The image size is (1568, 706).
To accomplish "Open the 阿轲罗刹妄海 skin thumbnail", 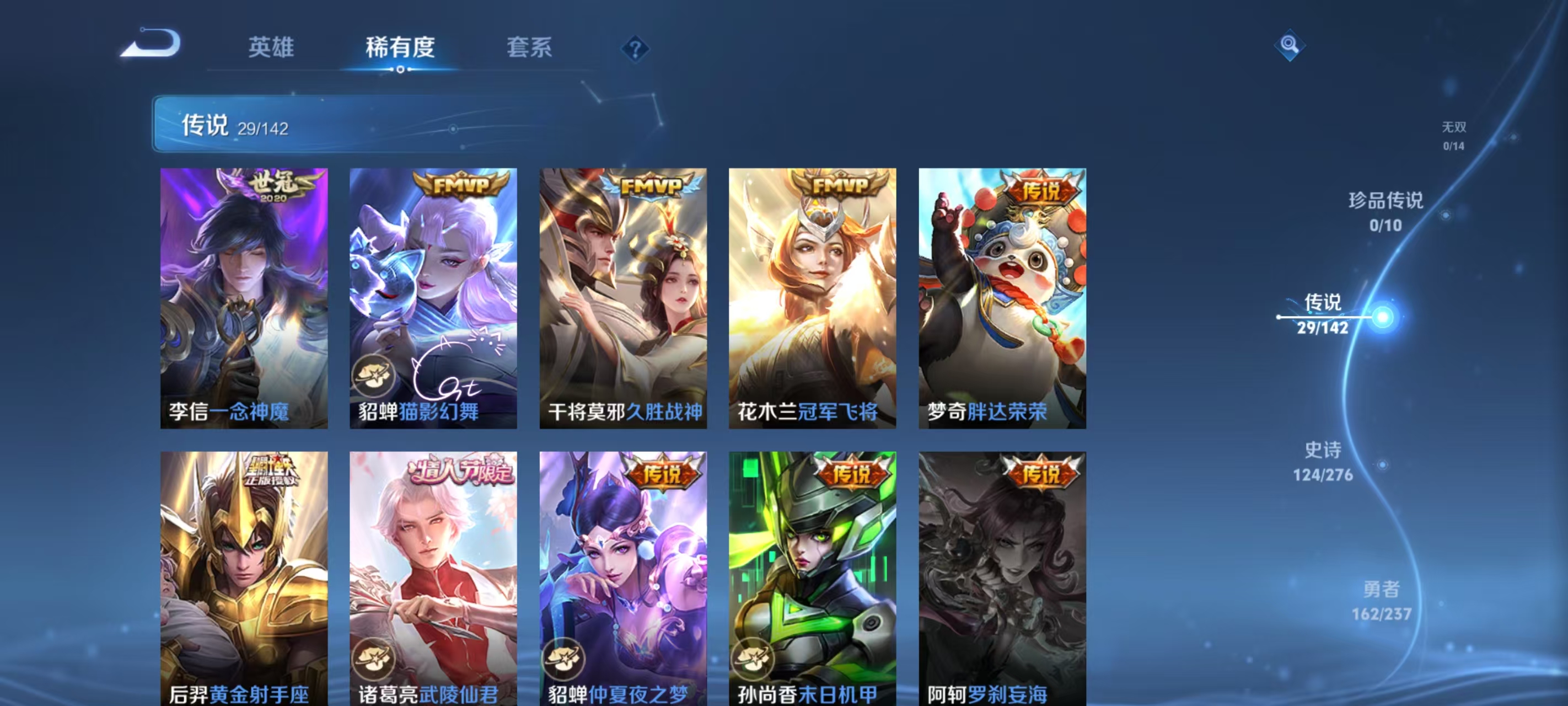I will (1002, 573).
